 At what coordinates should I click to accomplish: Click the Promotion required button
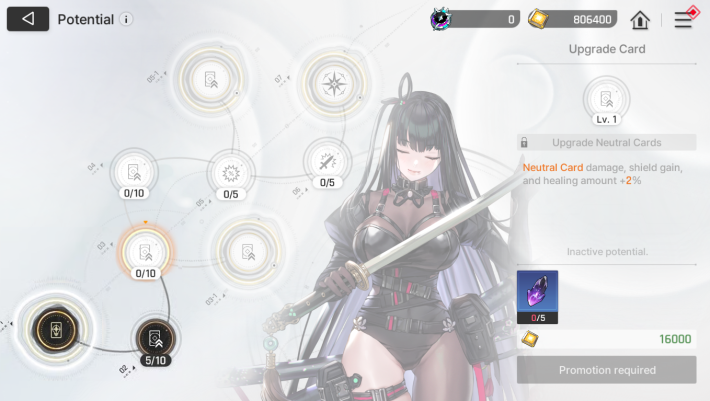point(607,370)
